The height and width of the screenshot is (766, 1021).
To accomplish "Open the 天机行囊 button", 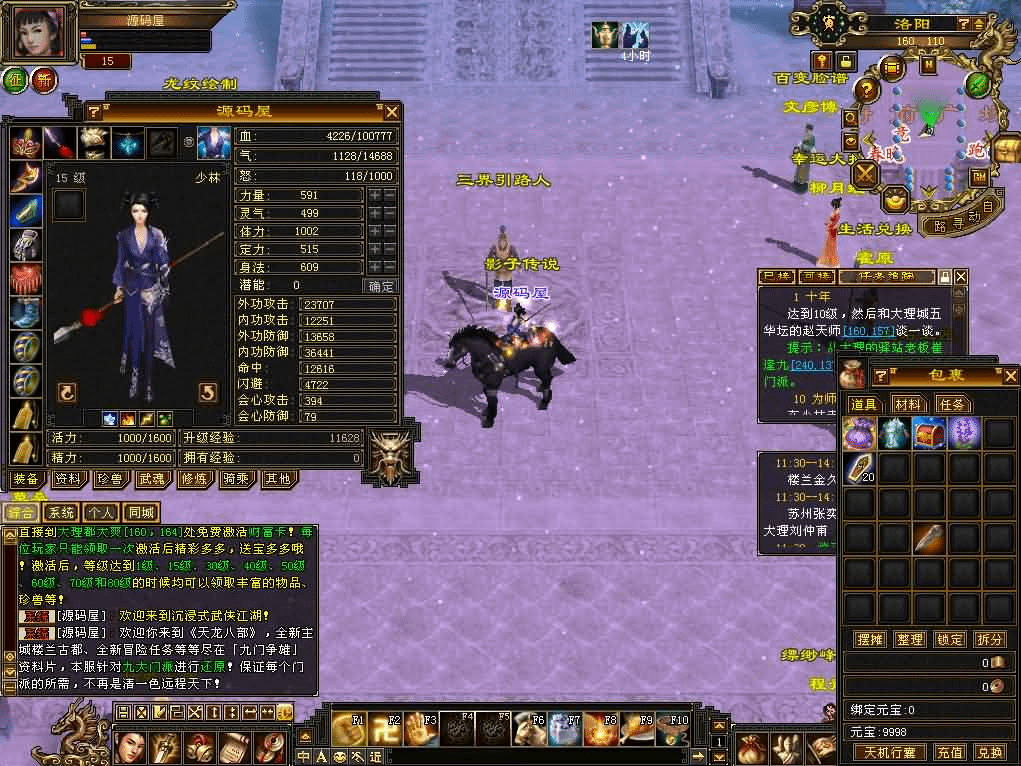I will point(889,752).
